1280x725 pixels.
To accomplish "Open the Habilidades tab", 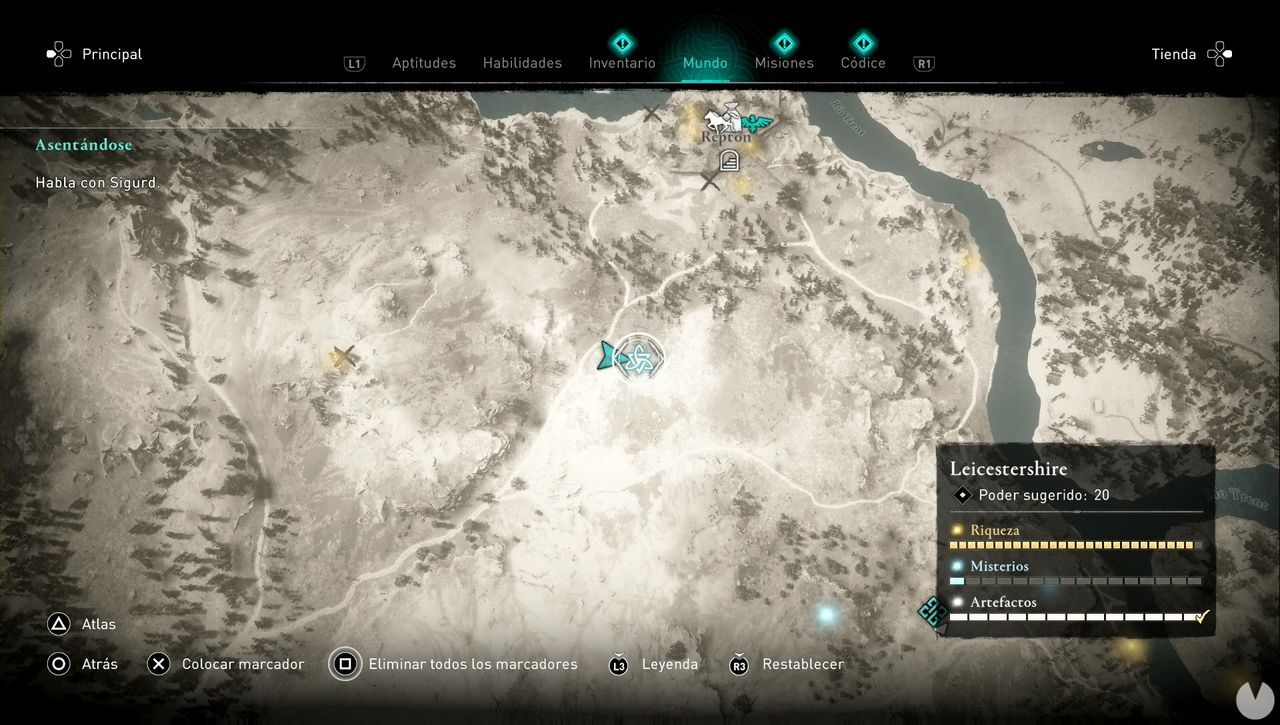I will (x=522, y=63).
